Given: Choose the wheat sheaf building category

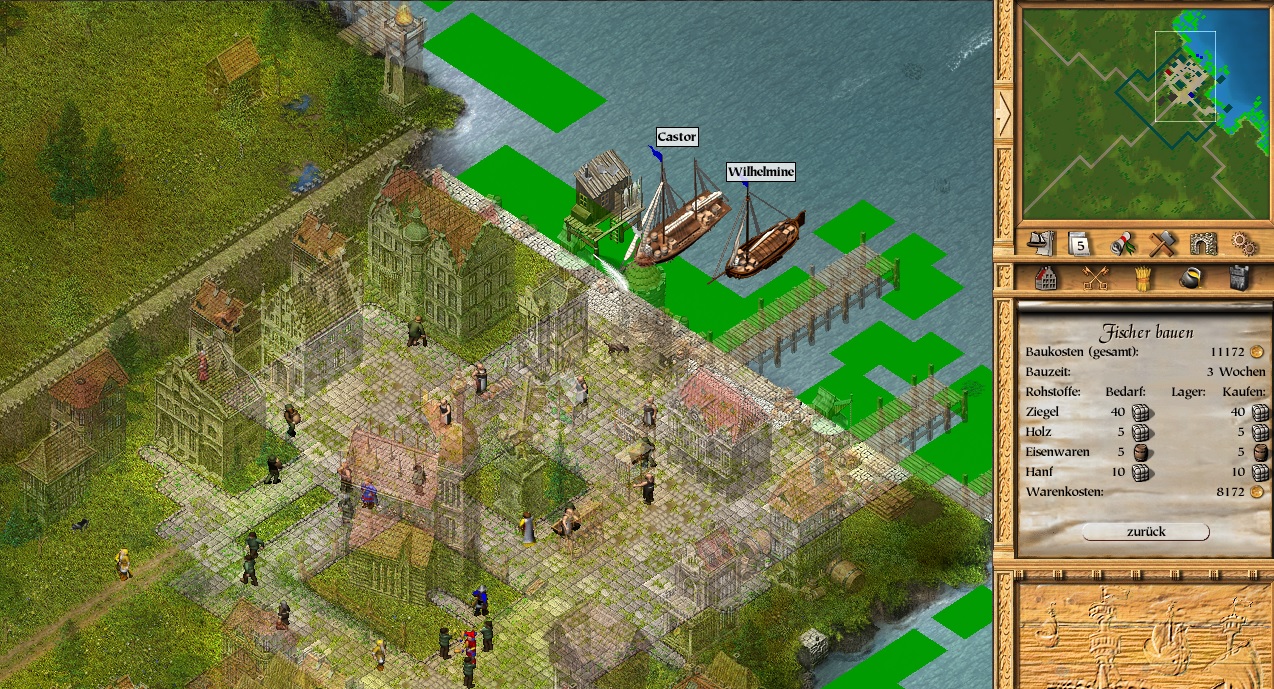Looking at the screenshot, I should click(x=1144, y=278).
